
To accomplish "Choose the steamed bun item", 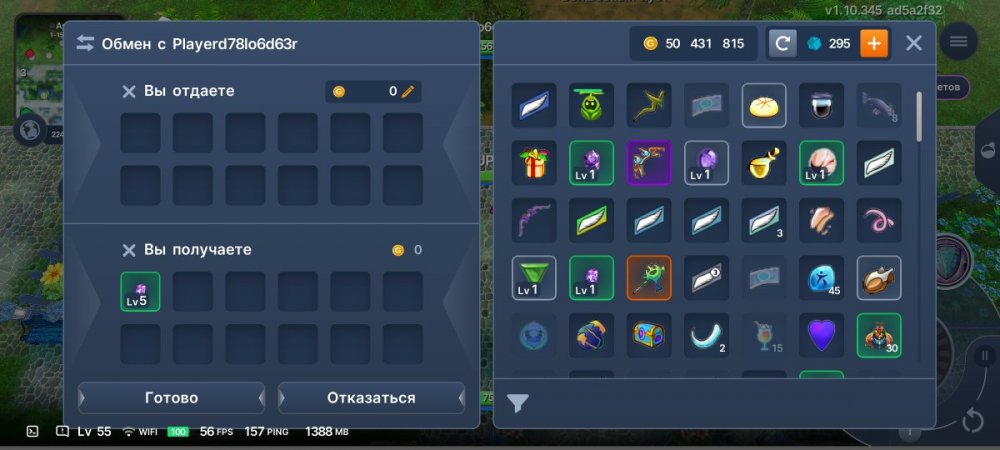I will (764, 104).
